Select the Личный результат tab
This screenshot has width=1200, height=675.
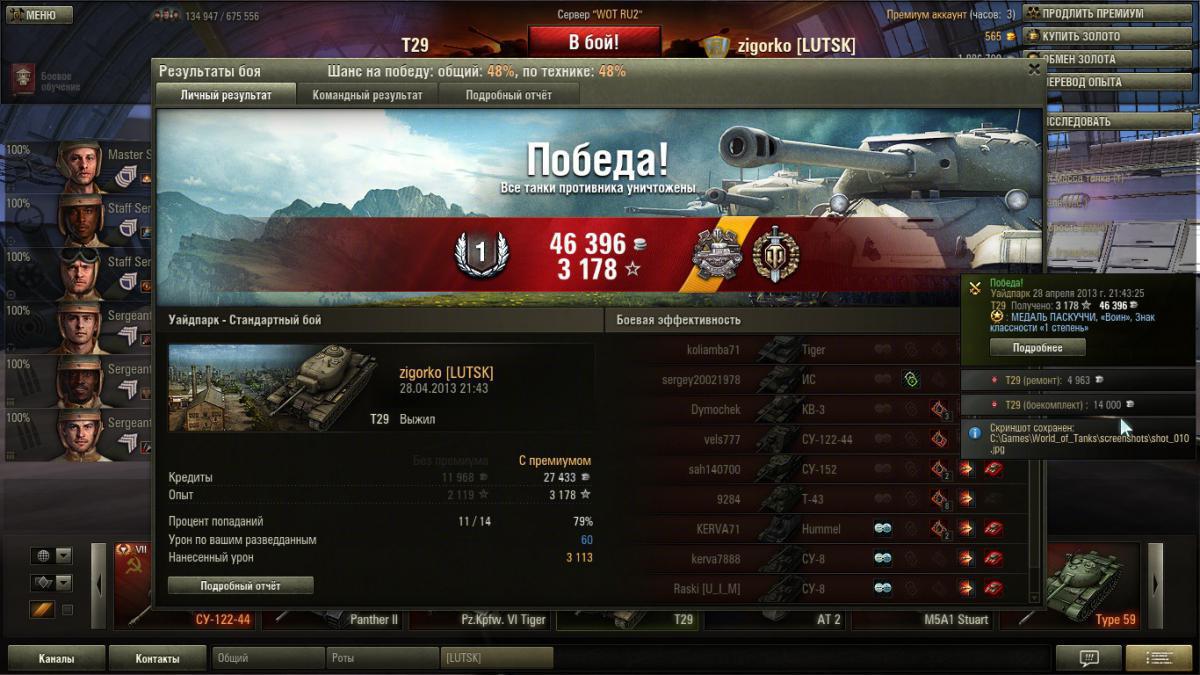coord(226,95)
